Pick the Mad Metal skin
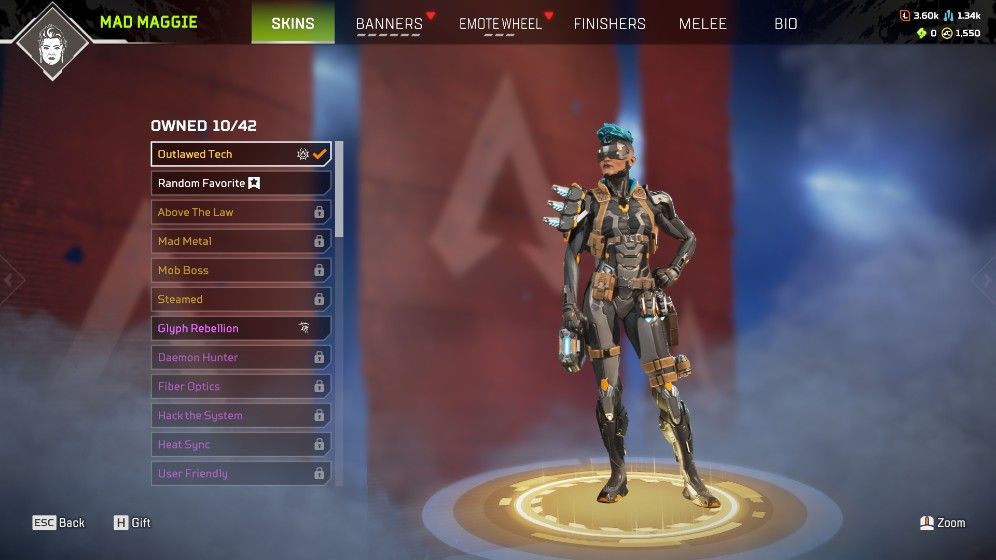 point(241,241)
